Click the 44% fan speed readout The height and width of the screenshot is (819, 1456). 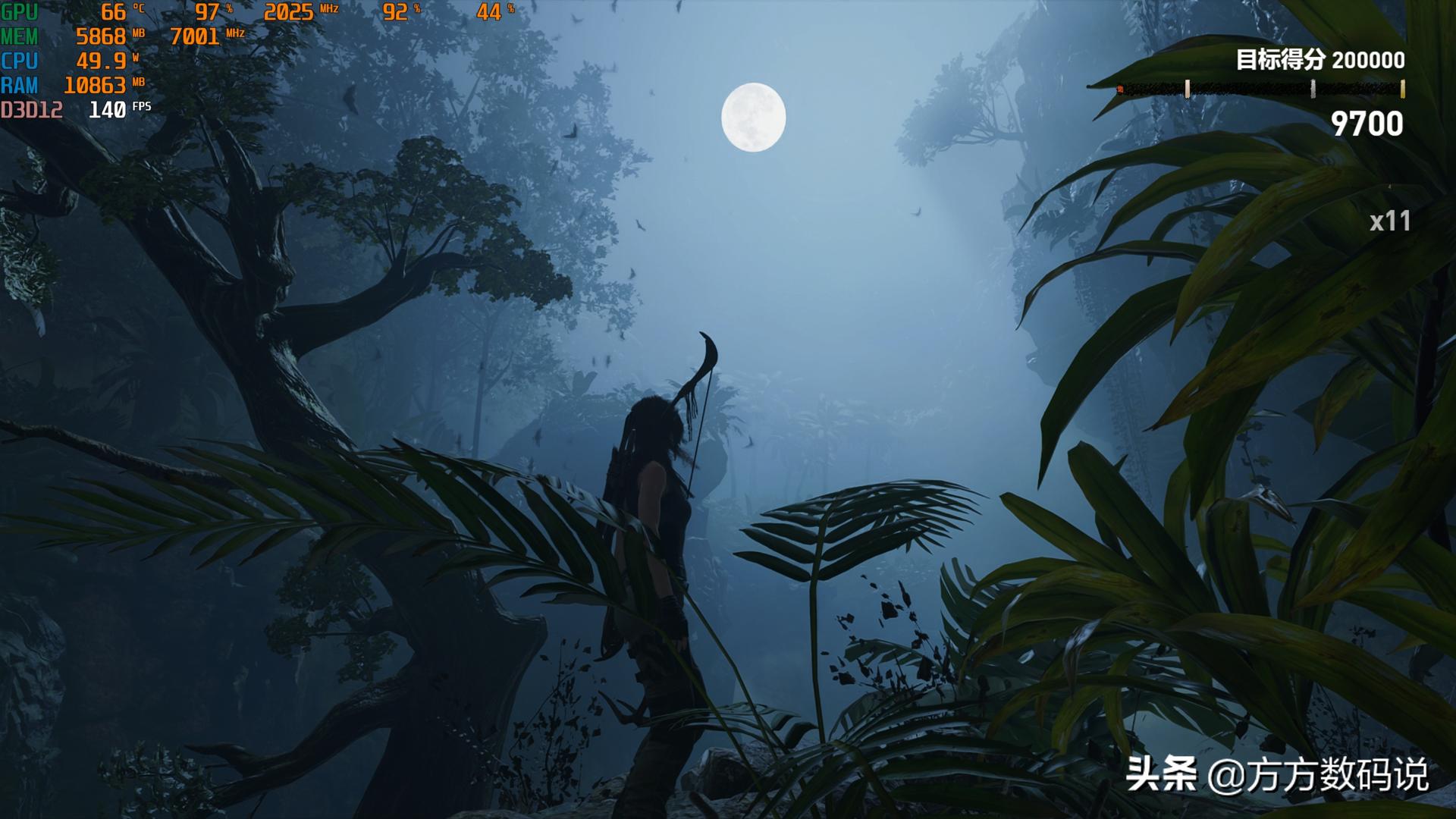489,11
